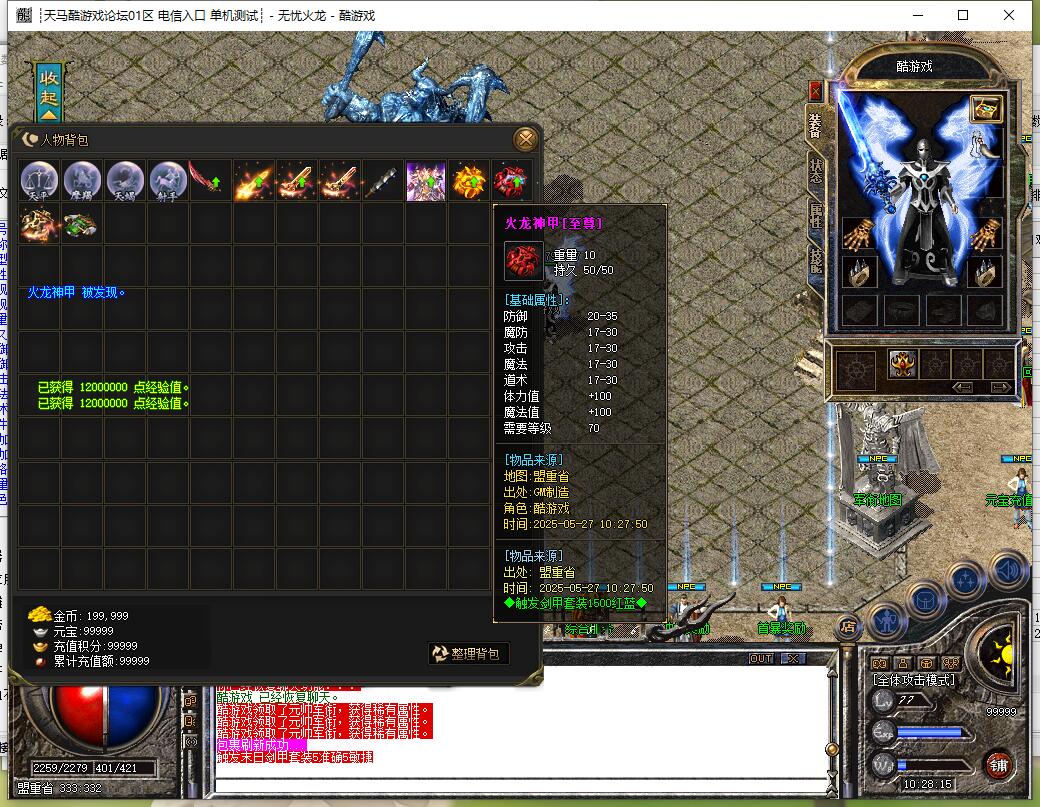Switch to the 状态 status tab
1040x807 pixels.
click(816, 170)
